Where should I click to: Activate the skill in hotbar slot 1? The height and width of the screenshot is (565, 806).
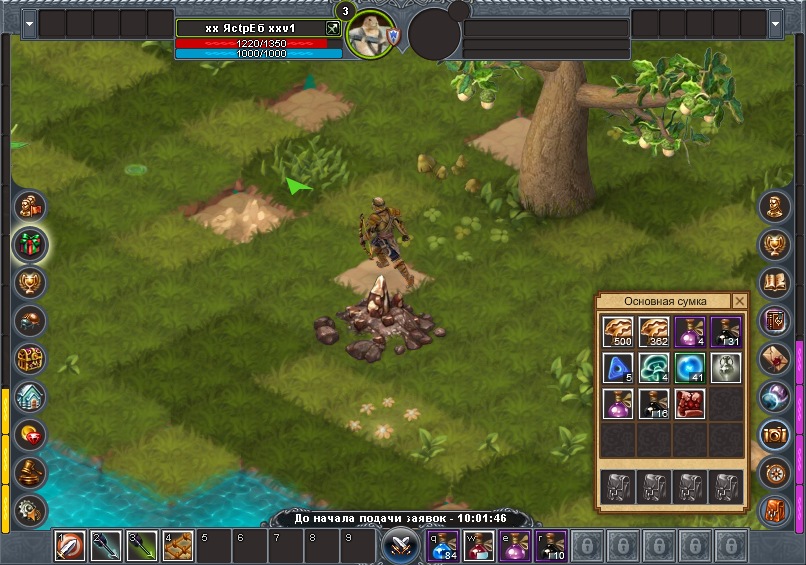coord(69,546)
